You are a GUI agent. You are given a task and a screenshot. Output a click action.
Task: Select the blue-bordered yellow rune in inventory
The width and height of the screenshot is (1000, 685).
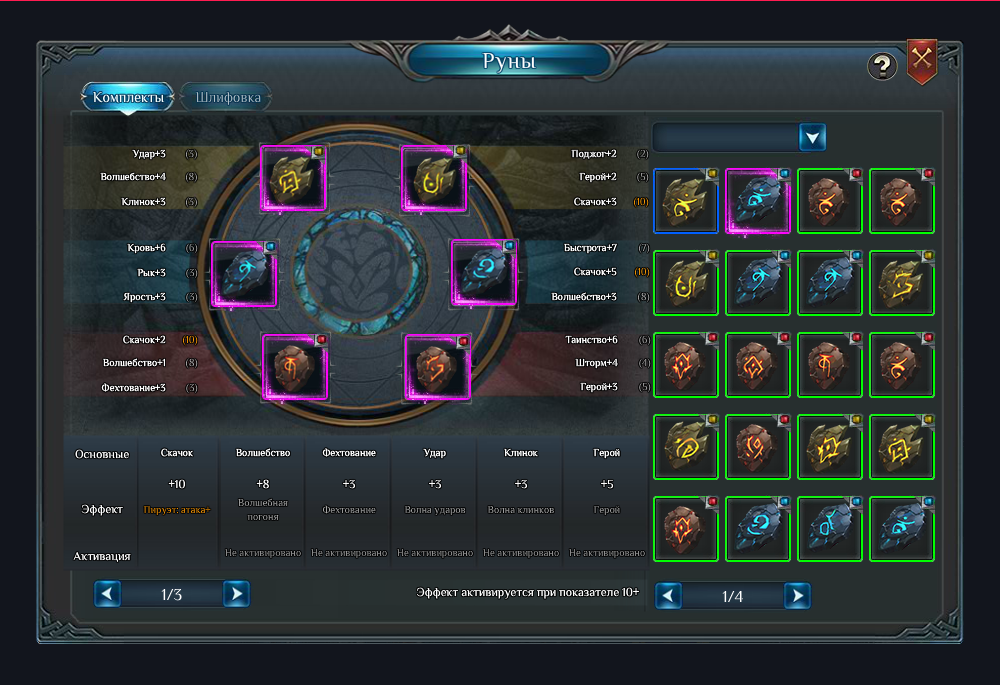[686, 200]
